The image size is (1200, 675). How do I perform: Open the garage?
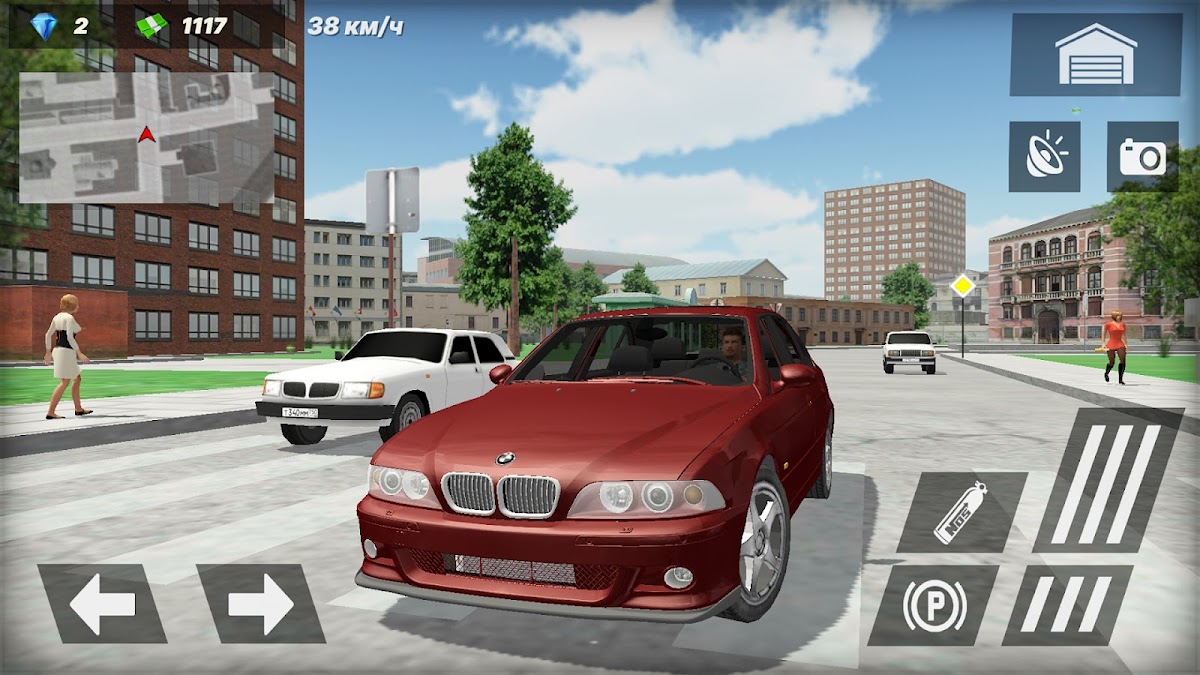[x=1095, y=54]
